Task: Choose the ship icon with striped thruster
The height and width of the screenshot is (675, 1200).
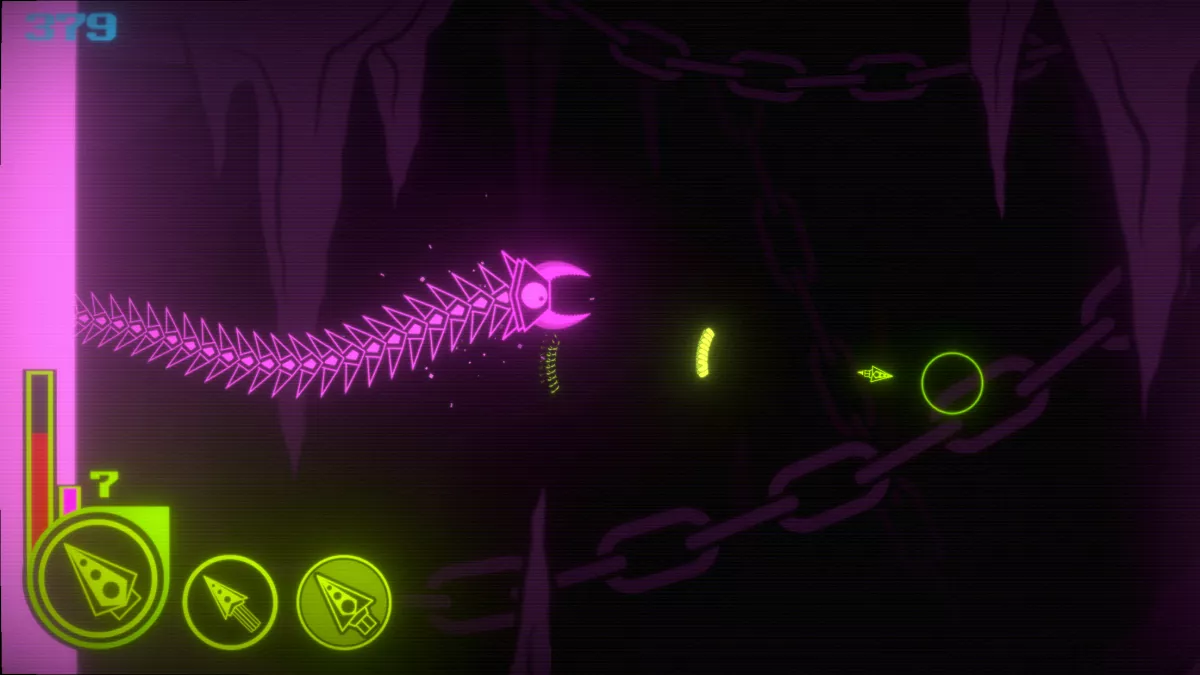Action: point(230,602)
